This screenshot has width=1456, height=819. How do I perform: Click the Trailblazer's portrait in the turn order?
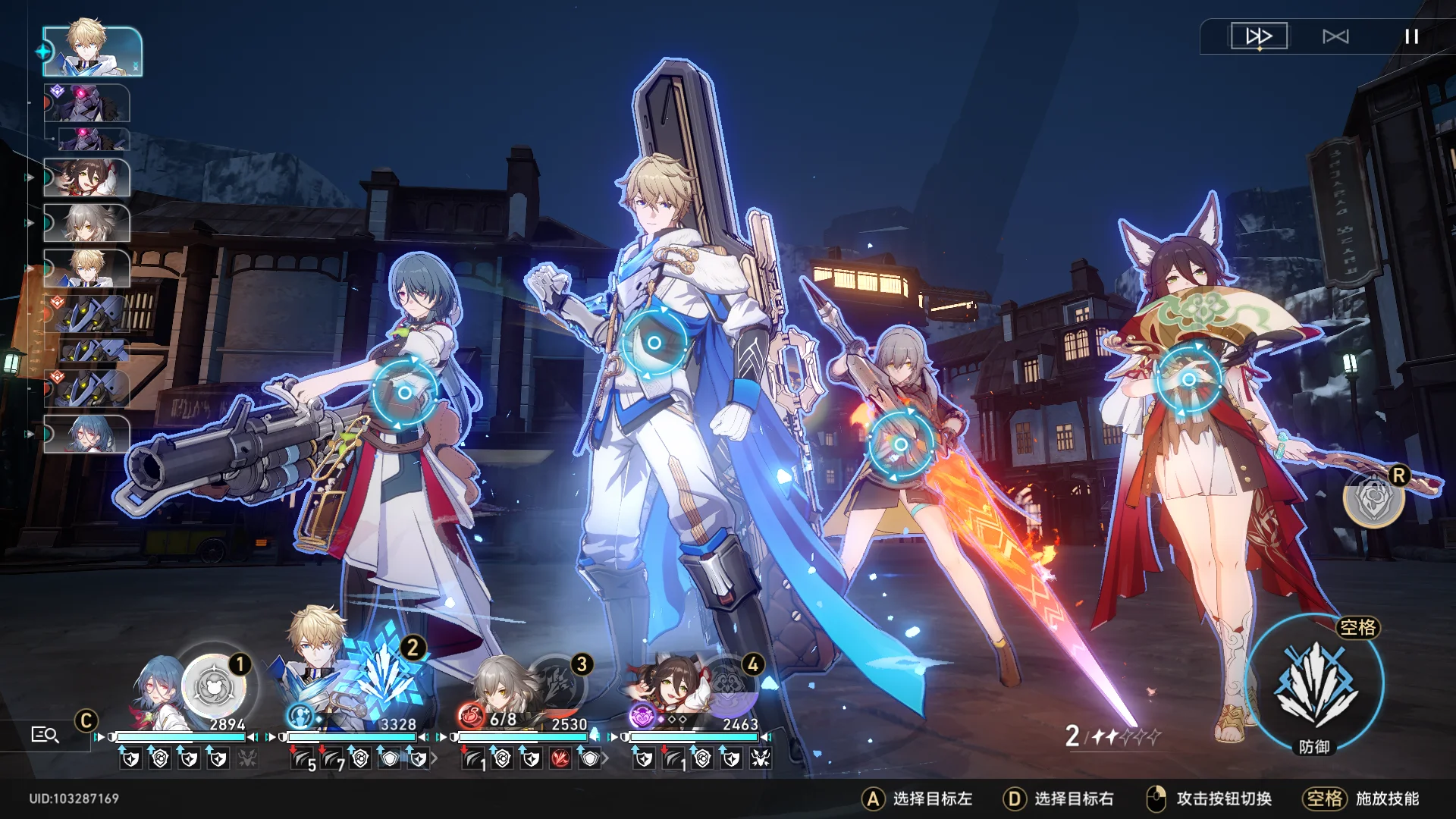[87, 223]
